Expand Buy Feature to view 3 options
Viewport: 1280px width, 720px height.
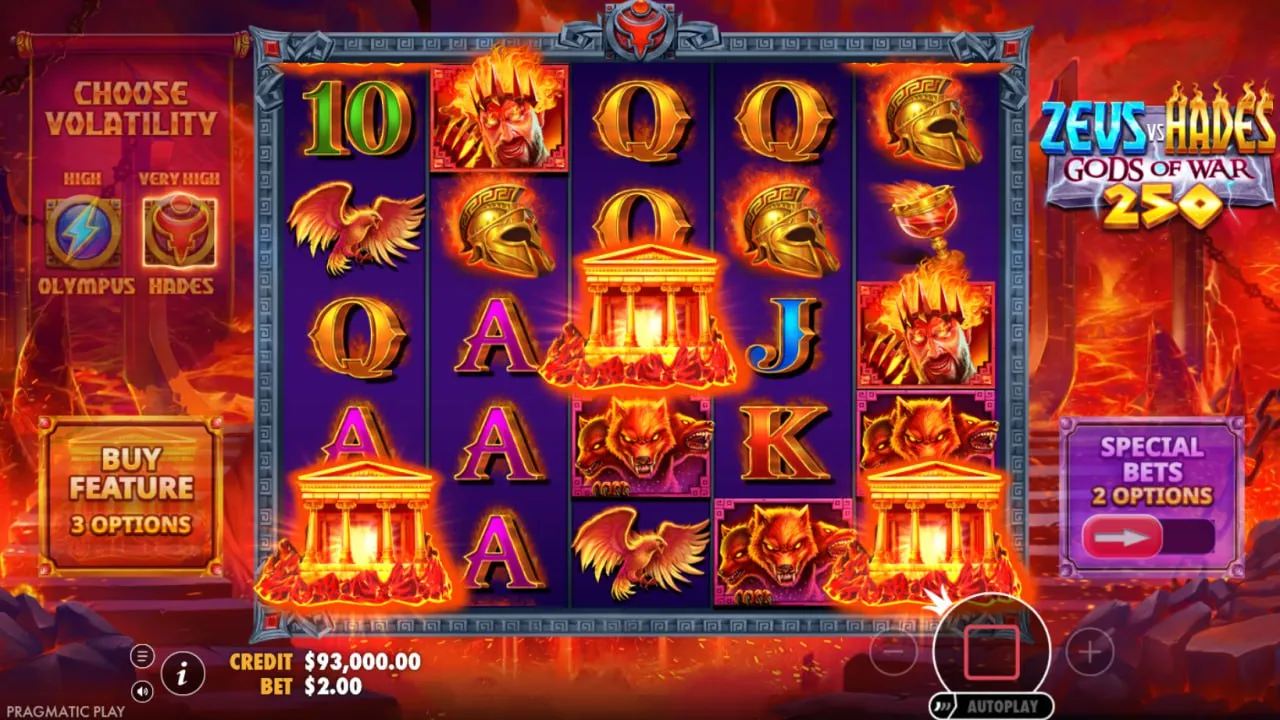coord(133,490)
